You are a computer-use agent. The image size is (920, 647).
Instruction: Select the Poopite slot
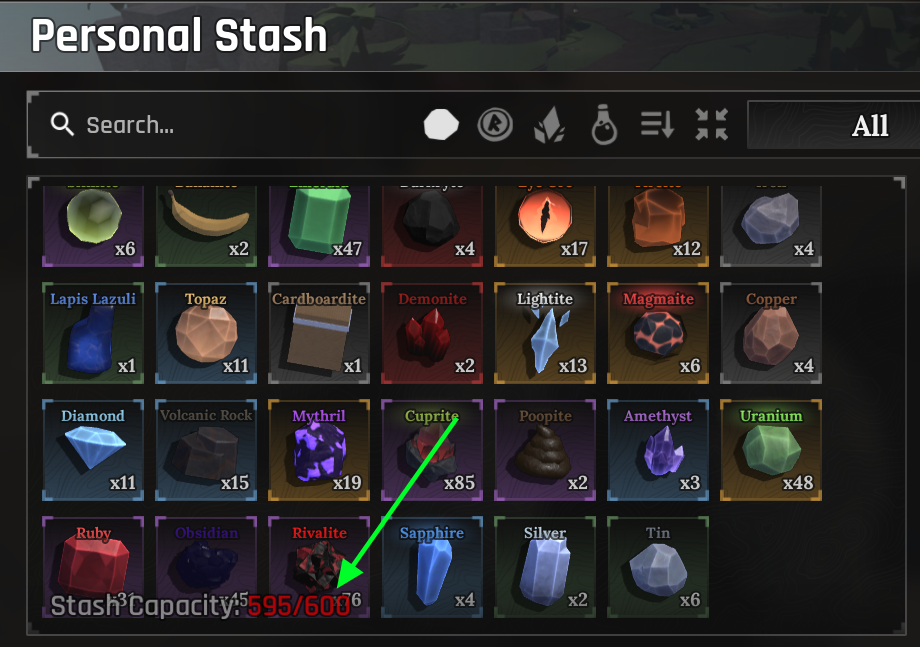click(x=545, y=450)
